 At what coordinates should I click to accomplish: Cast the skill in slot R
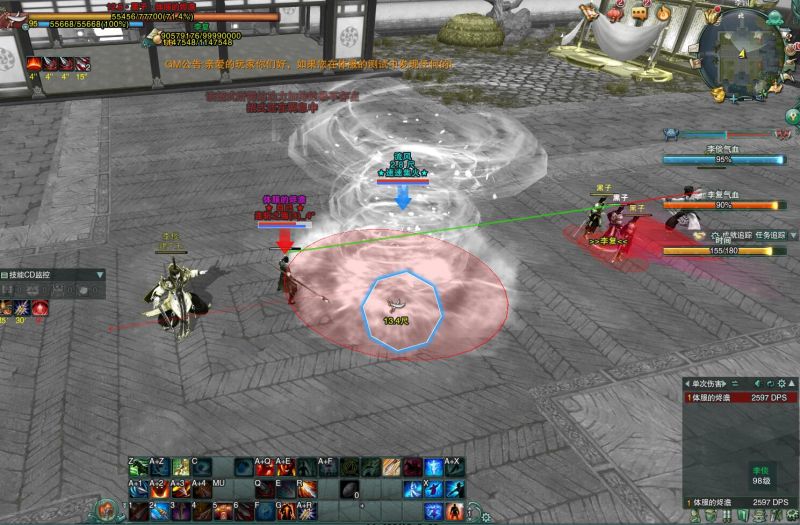(x=306, y=489)
